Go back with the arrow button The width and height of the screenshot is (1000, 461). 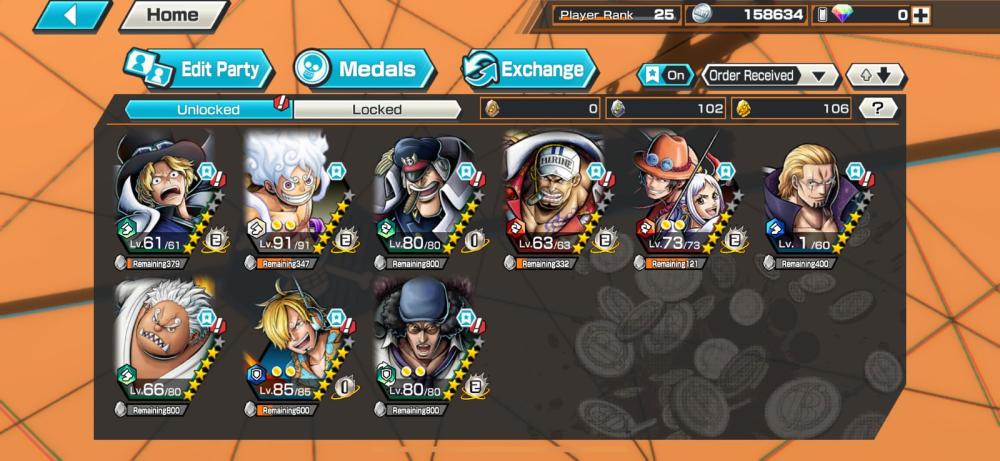[x=70, y=15]
